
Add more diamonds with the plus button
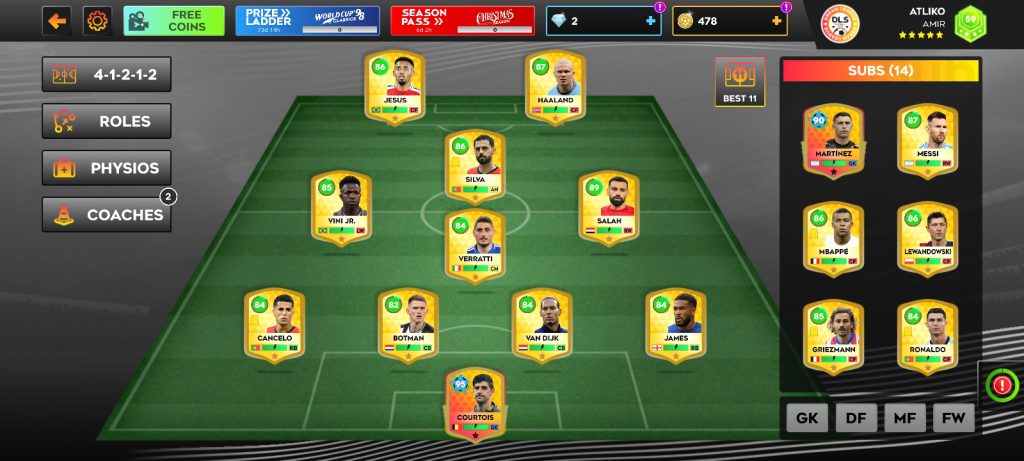tap(651, 21)
